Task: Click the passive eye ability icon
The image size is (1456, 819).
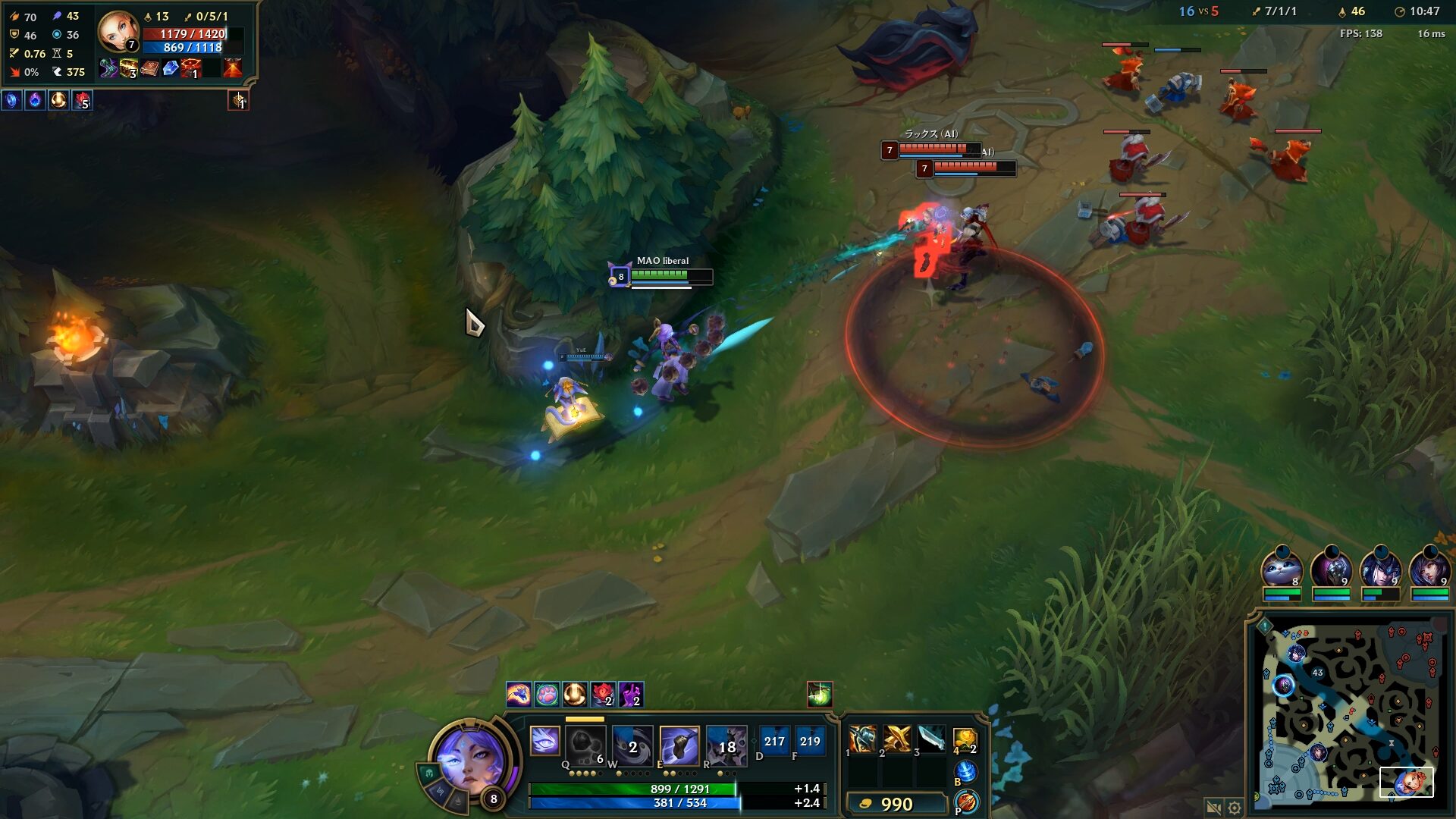Action: click(544, 741)
